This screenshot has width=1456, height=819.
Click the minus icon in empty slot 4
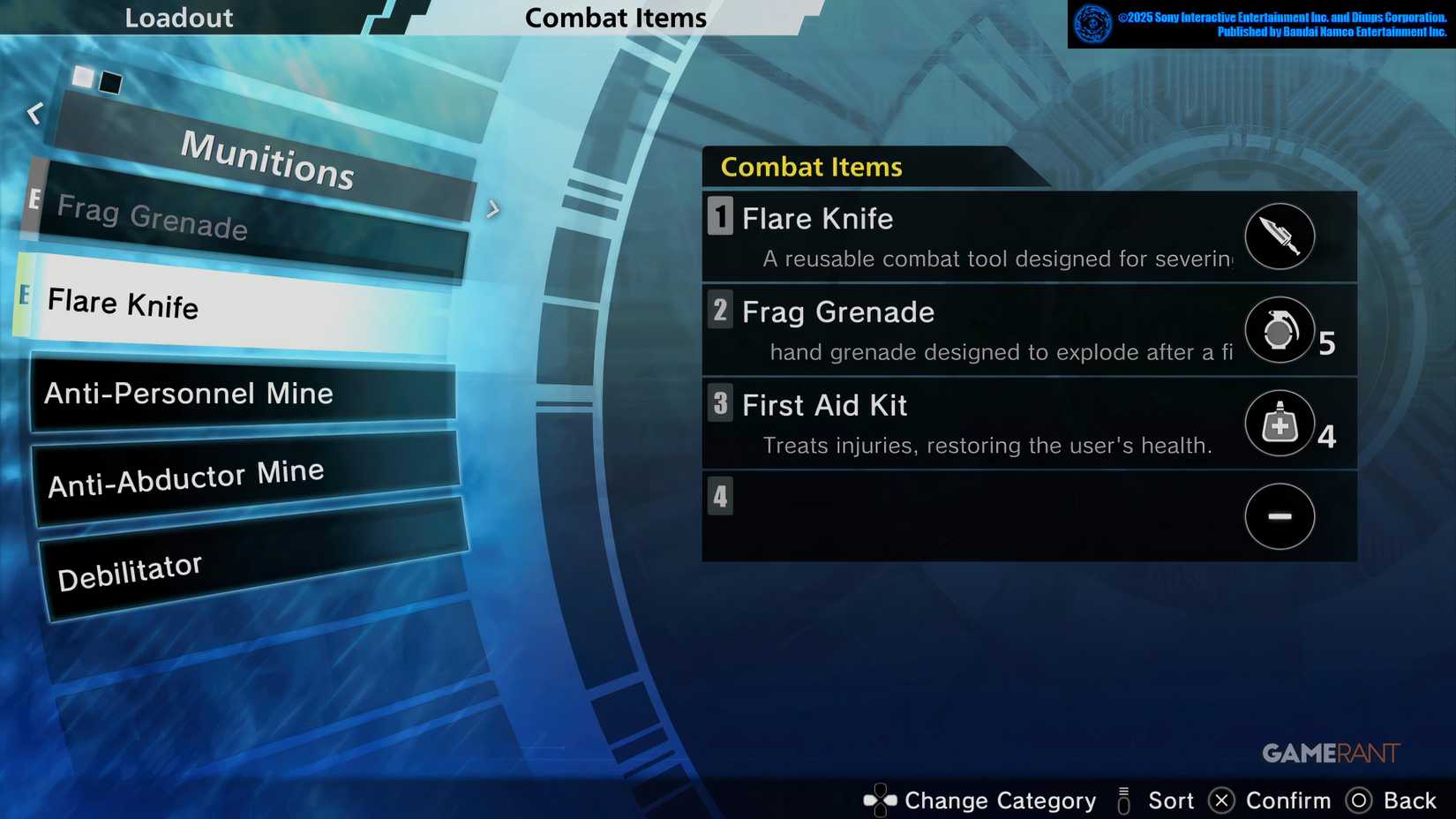coord(1280,516)
